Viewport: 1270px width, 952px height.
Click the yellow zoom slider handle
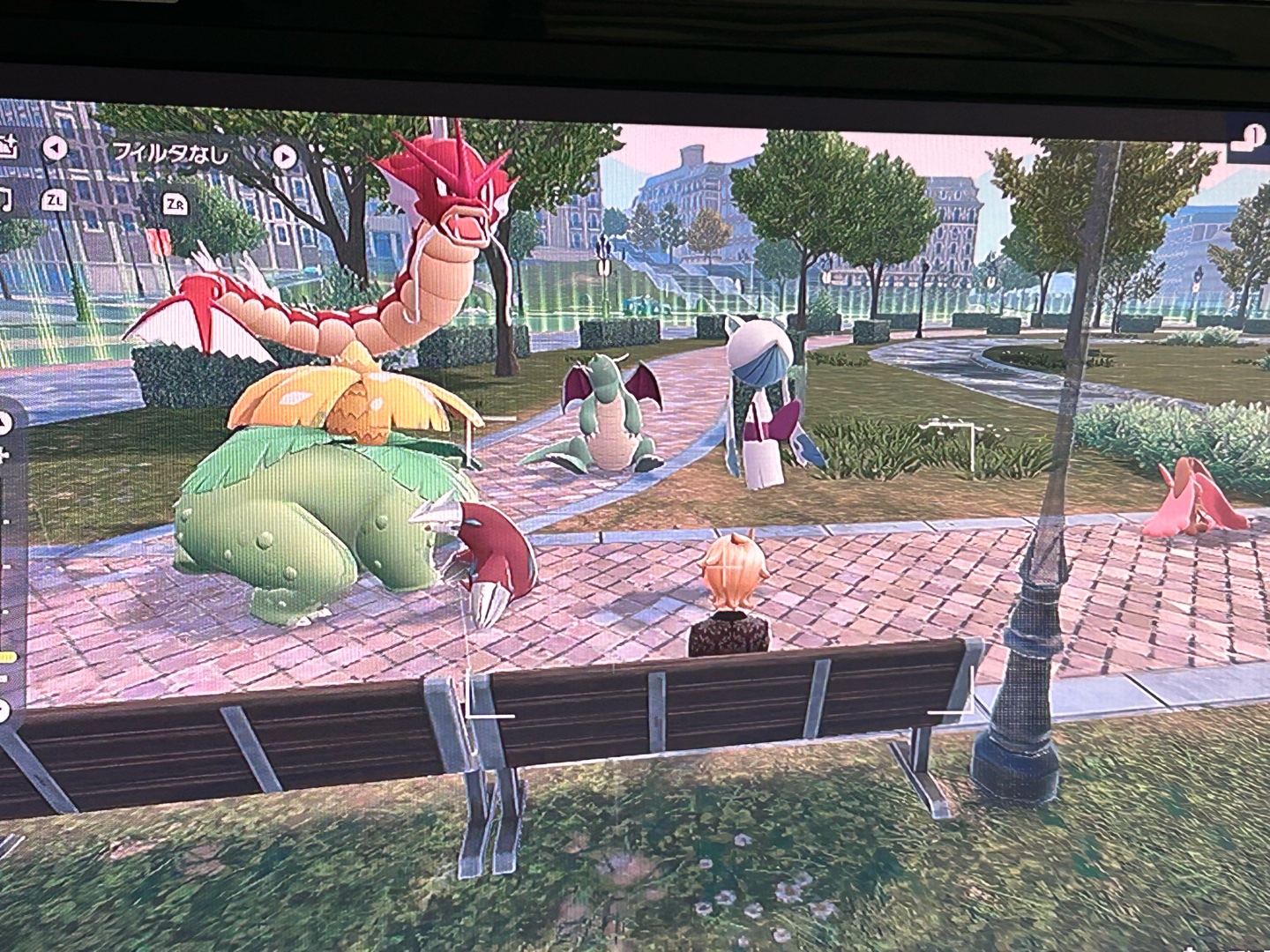click(8, 657)
